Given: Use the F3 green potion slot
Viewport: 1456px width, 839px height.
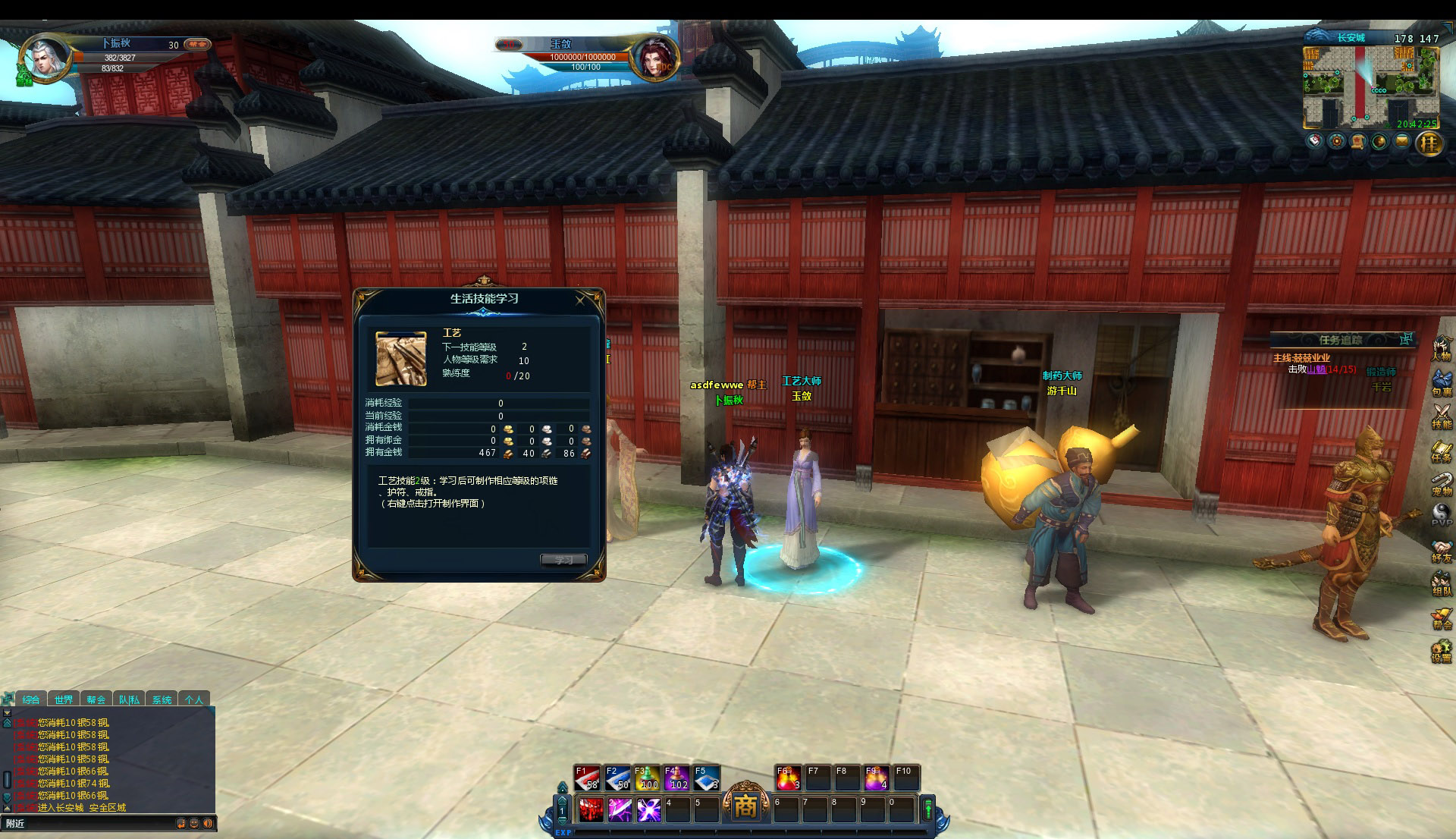Looking at the screenshot, I should (x=646, y=778).
